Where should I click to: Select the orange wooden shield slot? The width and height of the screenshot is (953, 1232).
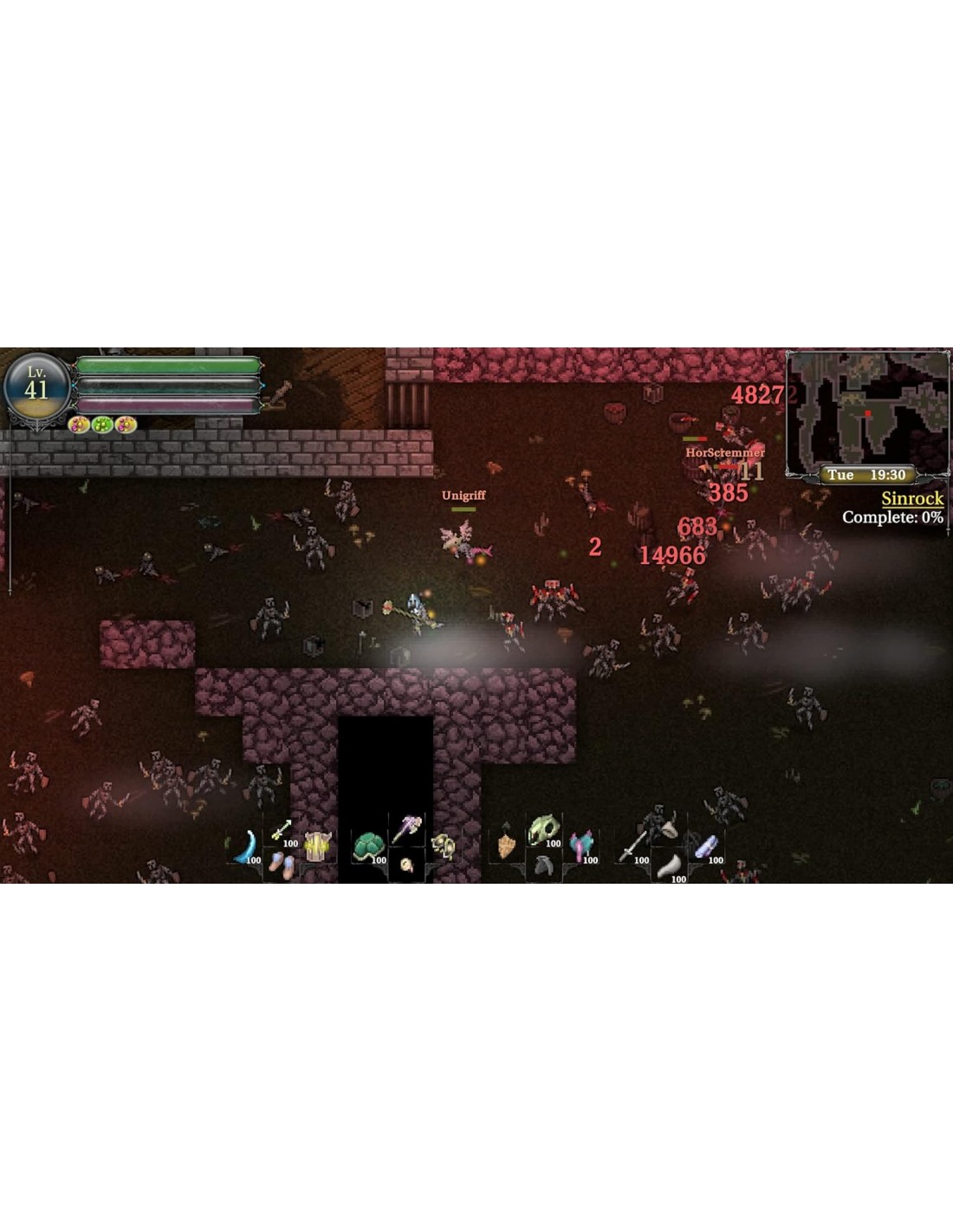(x=506, y=846)
